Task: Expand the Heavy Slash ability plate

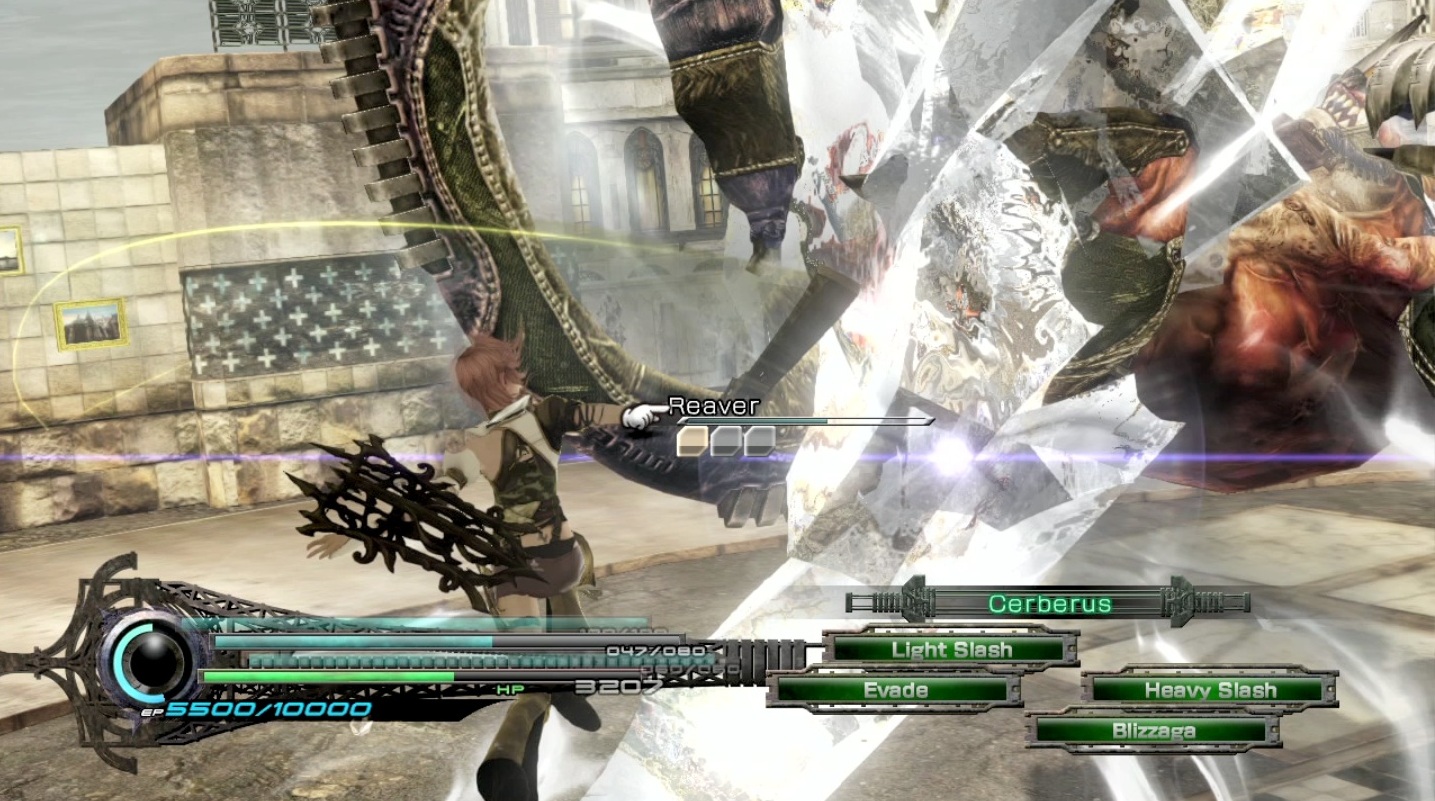Action: tap(1210, 689)
